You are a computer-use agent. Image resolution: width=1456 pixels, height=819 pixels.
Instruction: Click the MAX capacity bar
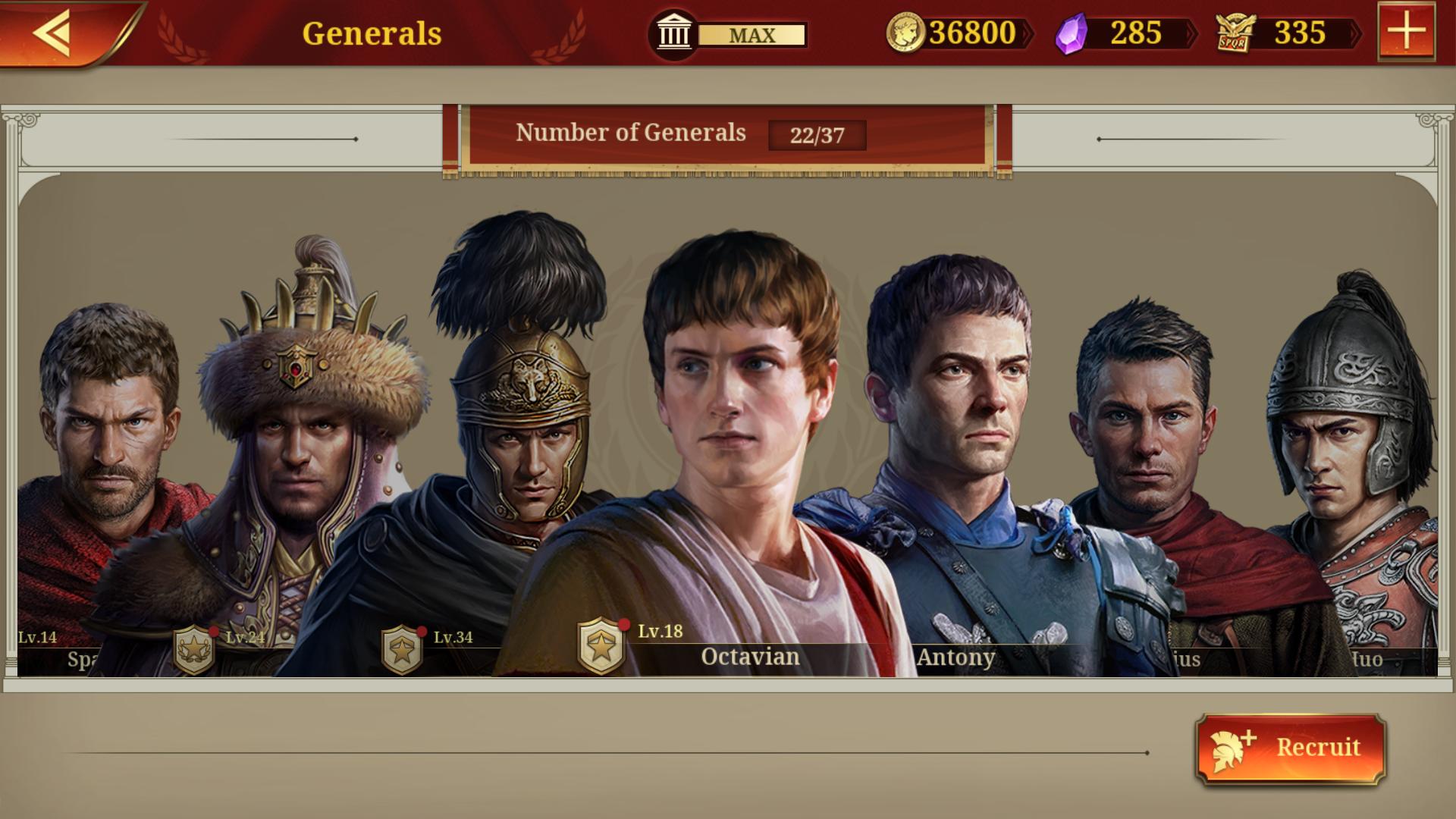click(x=751, y=35)
